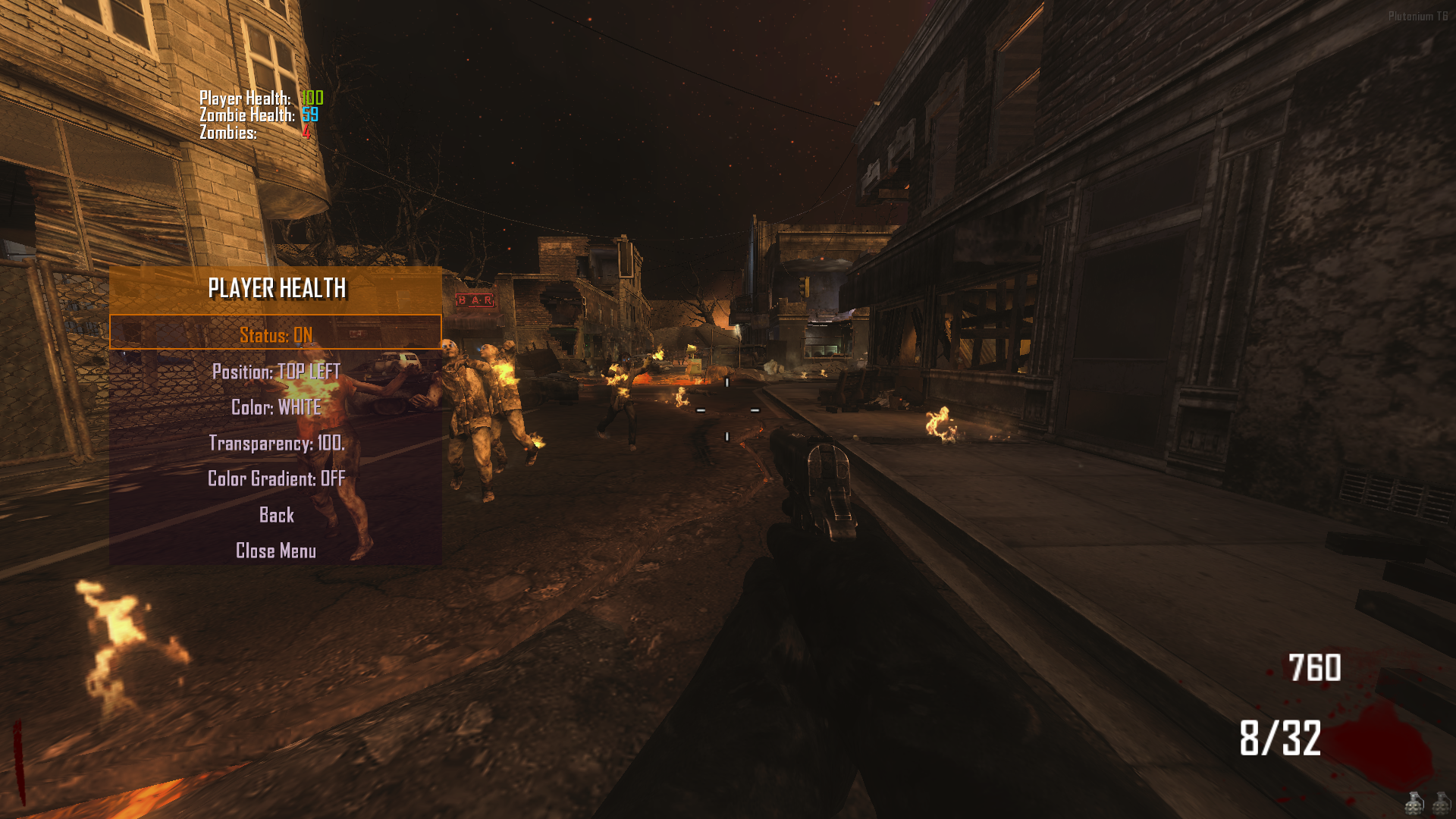Image resolution: width=1456 pixels, height=819 pixels.
Task: Change the Color WHITE setting
Action: [276, 407]
